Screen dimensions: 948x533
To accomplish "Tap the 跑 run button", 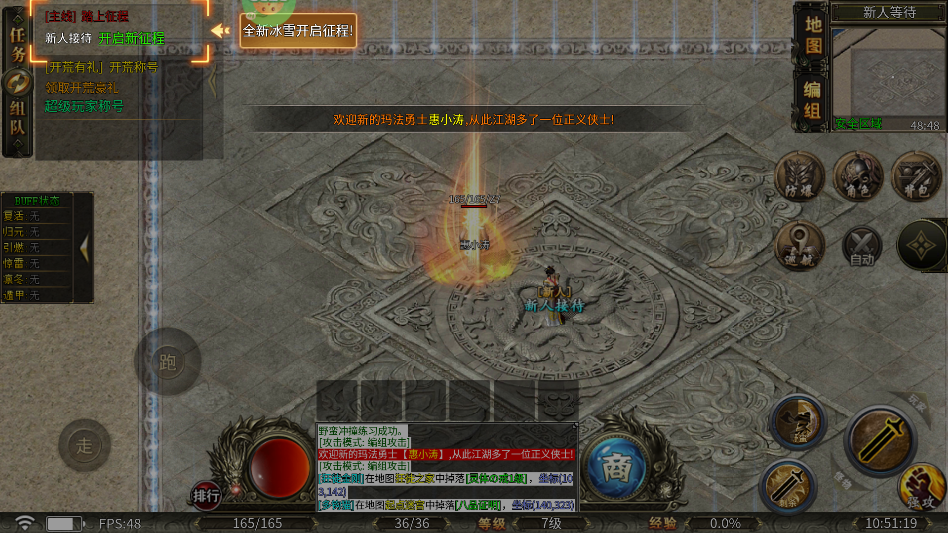I will point(168,361).
